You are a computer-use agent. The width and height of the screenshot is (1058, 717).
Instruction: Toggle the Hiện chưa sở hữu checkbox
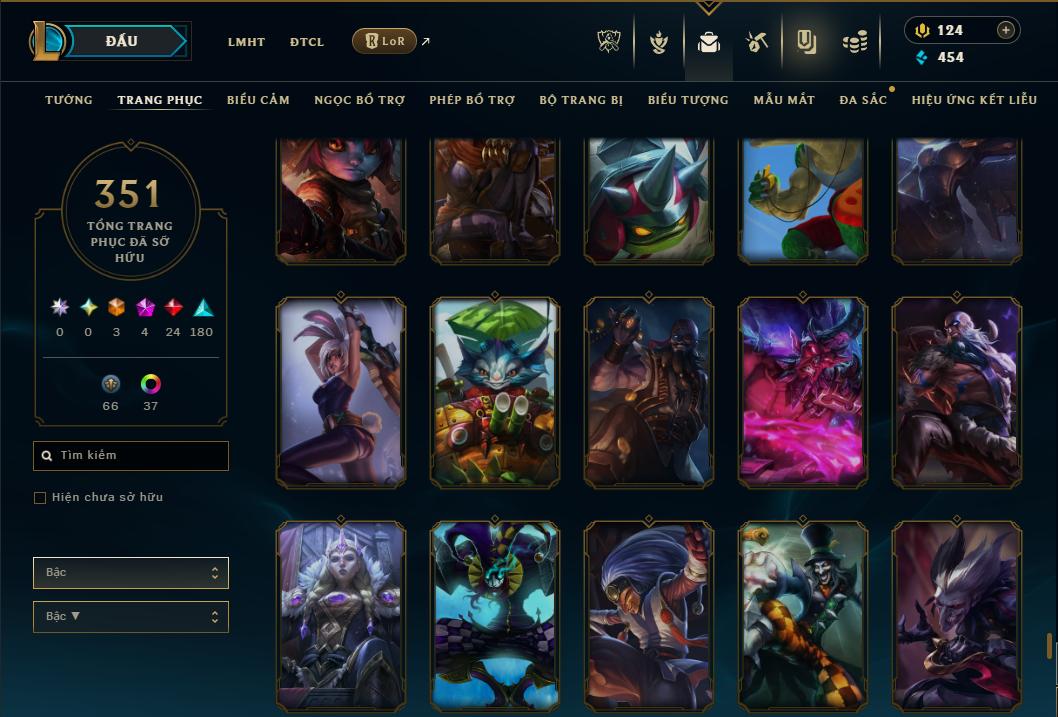click(40, 498)
